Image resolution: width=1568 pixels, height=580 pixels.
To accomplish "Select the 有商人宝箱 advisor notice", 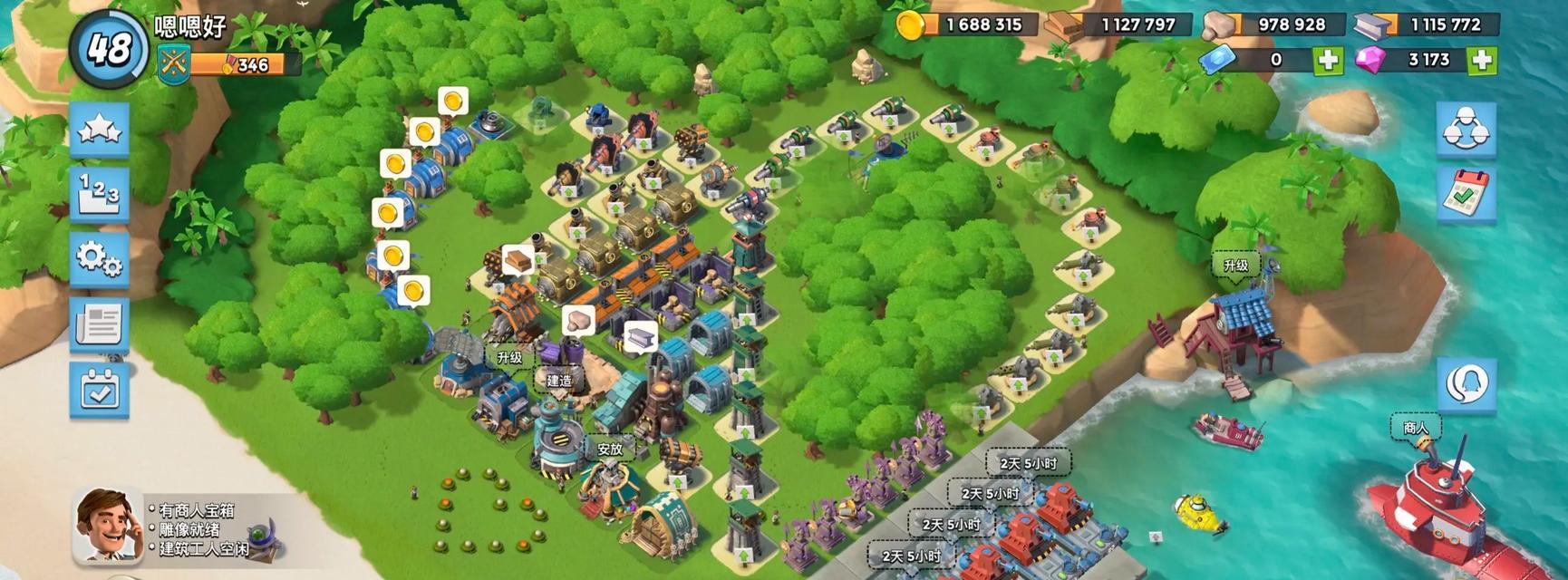I will click(197, 511).
